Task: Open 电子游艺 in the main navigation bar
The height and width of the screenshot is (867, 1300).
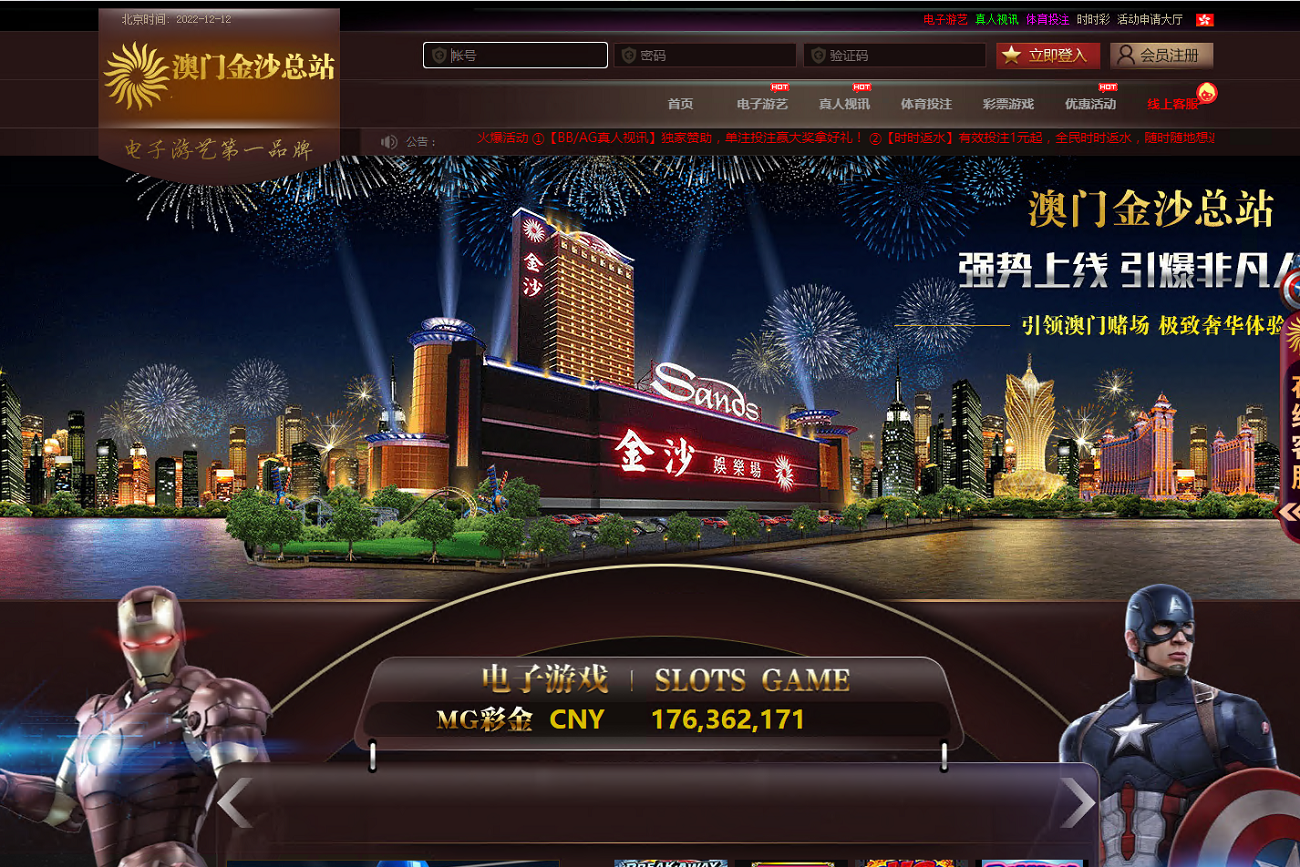Action: click(x=762, y=104)
